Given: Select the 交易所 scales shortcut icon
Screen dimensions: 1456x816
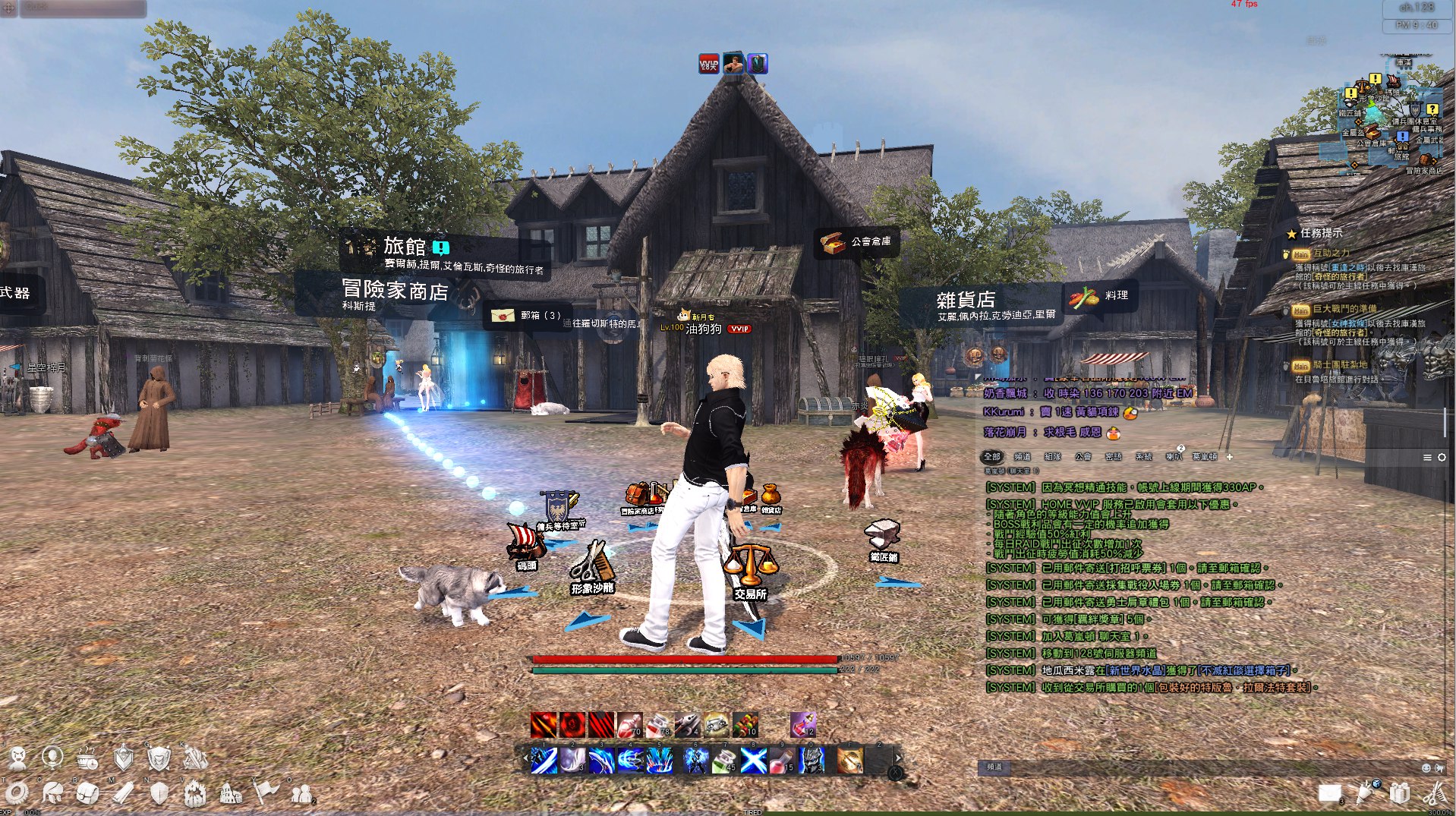Looking at the screenshot, I should click(750, 566).
